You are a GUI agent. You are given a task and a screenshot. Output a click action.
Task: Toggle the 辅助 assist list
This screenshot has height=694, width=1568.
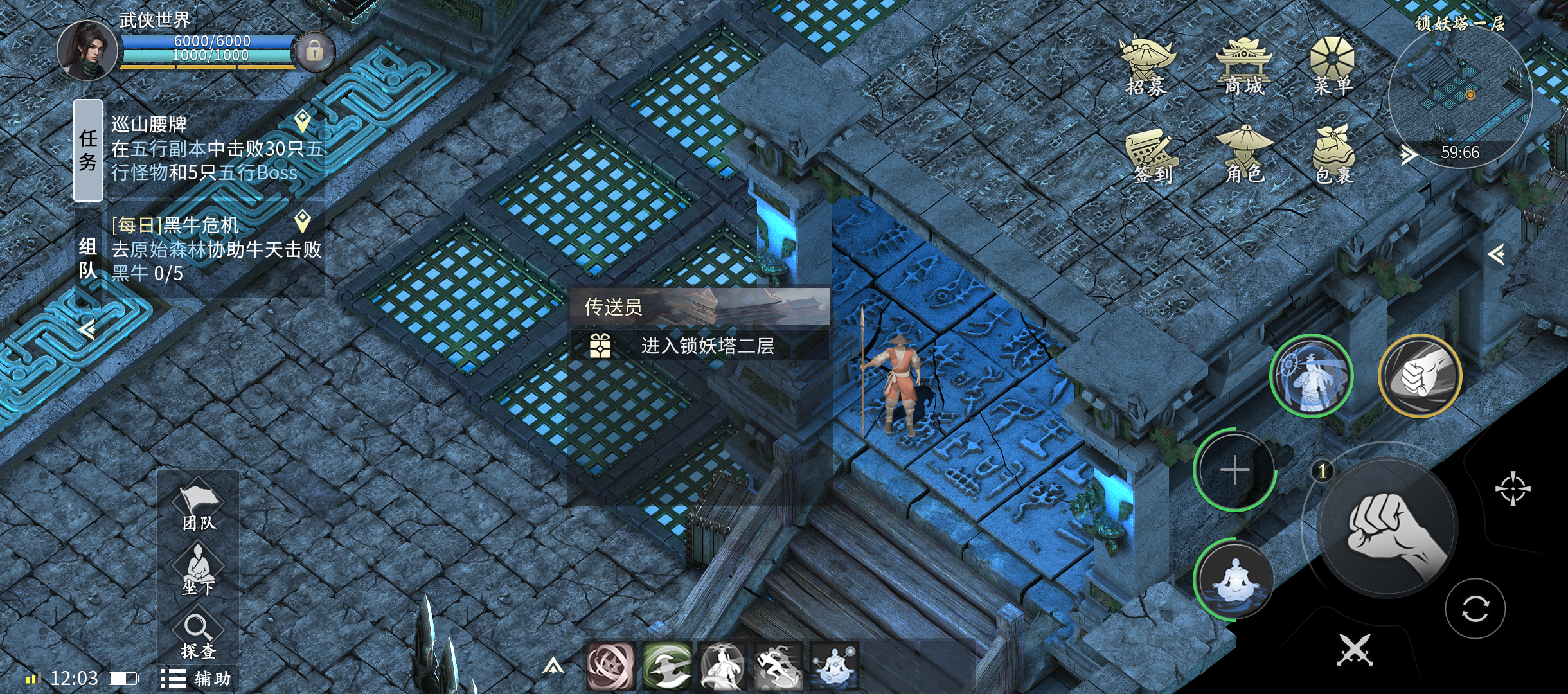196,679
